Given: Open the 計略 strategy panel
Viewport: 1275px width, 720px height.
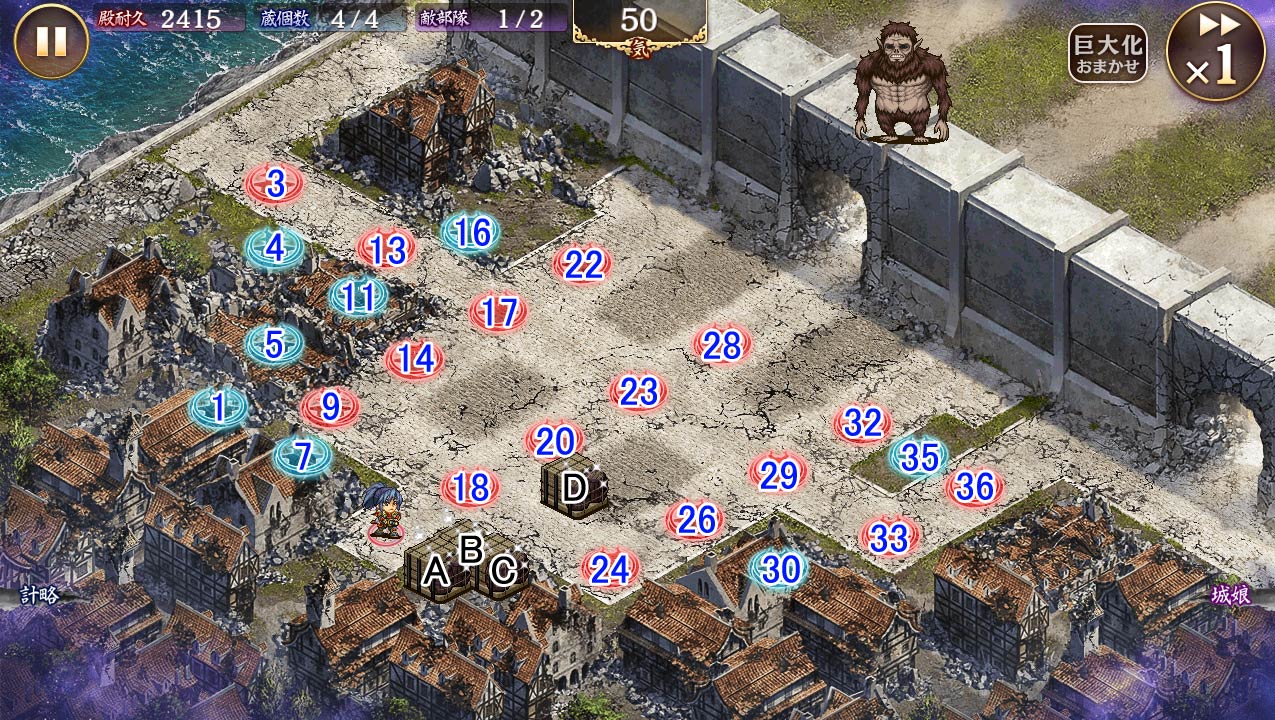Looking at the screenshot, I should click(x=38, y=595).
